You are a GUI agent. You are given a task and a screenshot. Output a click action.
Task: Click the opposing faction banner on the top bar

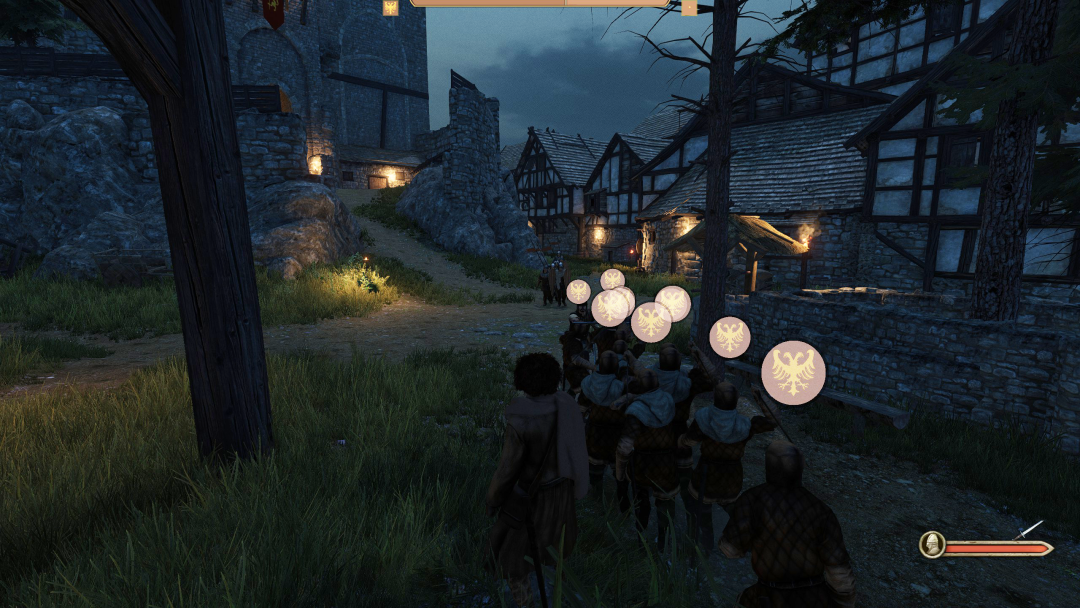(689, 7)
